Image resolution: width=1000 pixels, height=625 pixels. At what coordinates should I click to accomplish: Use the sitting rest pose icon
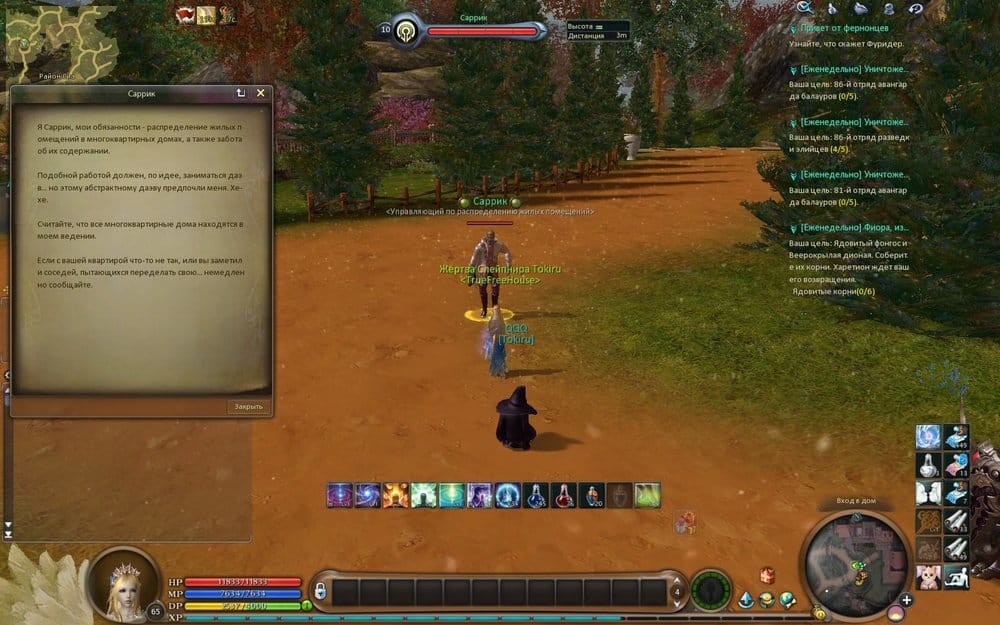[x=956, y=577]
